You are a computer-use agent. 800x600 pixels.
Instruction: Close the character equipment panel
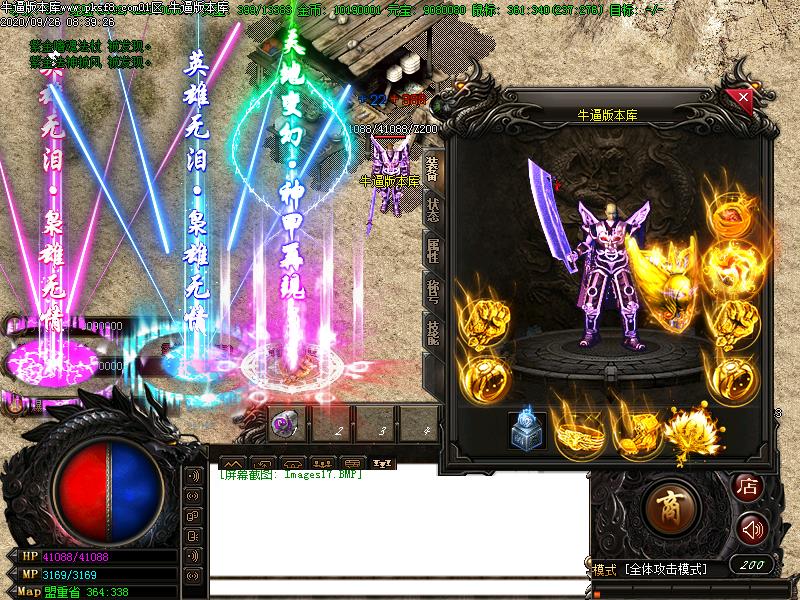(743, 98)
